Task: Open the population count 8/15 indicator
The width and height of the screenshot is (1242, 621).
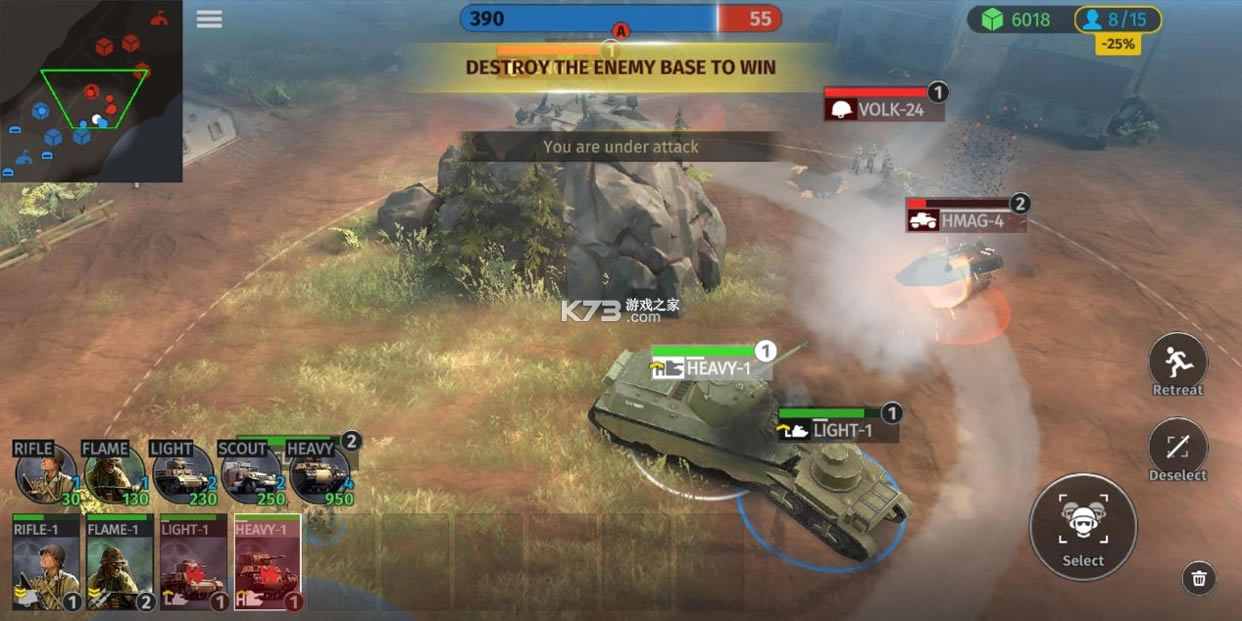Action: tap(1118, 19)
